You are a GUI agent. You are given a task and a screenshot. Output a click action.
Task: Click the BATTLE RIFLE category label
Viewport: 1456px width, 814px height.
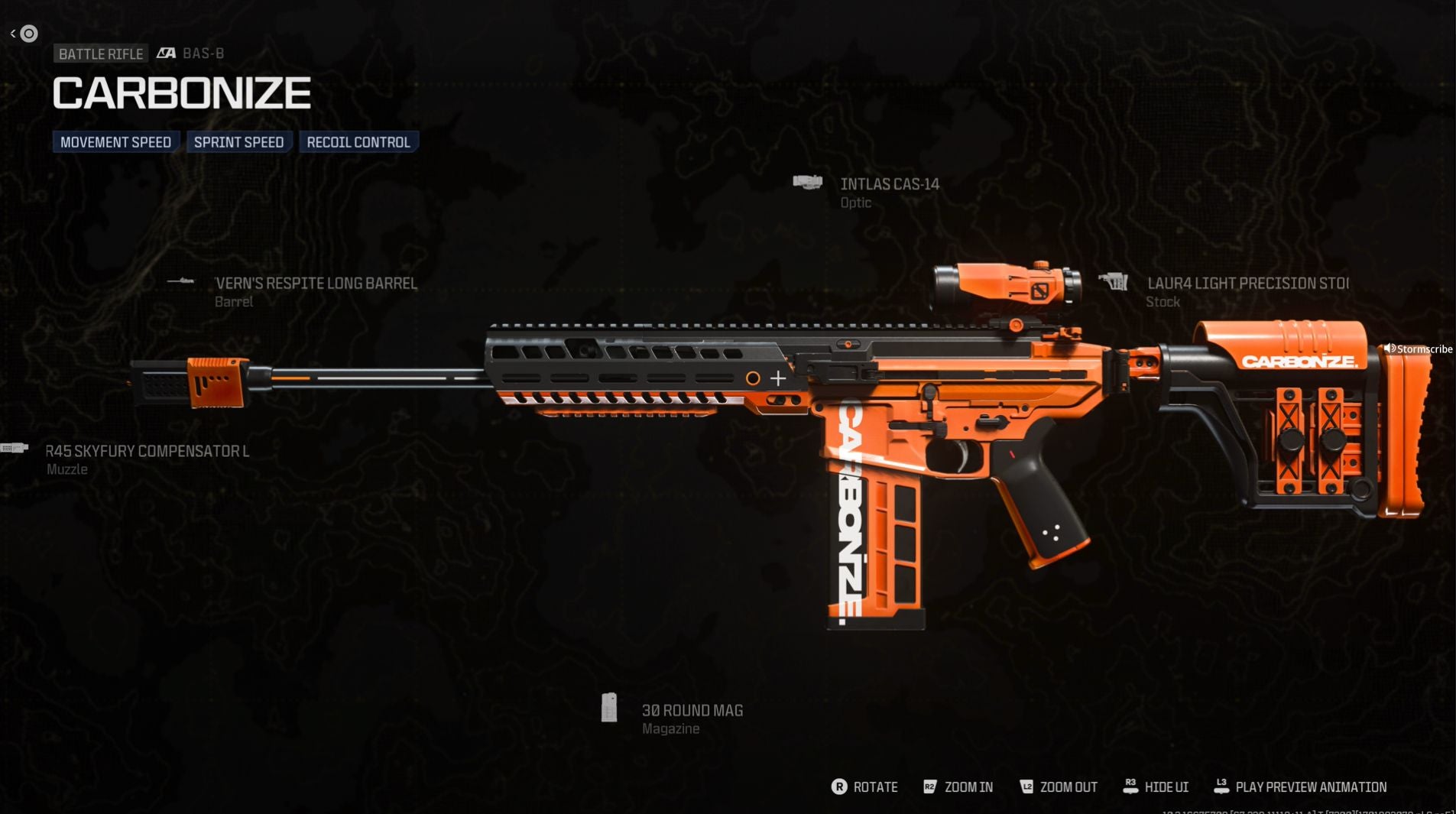(100, 53)
